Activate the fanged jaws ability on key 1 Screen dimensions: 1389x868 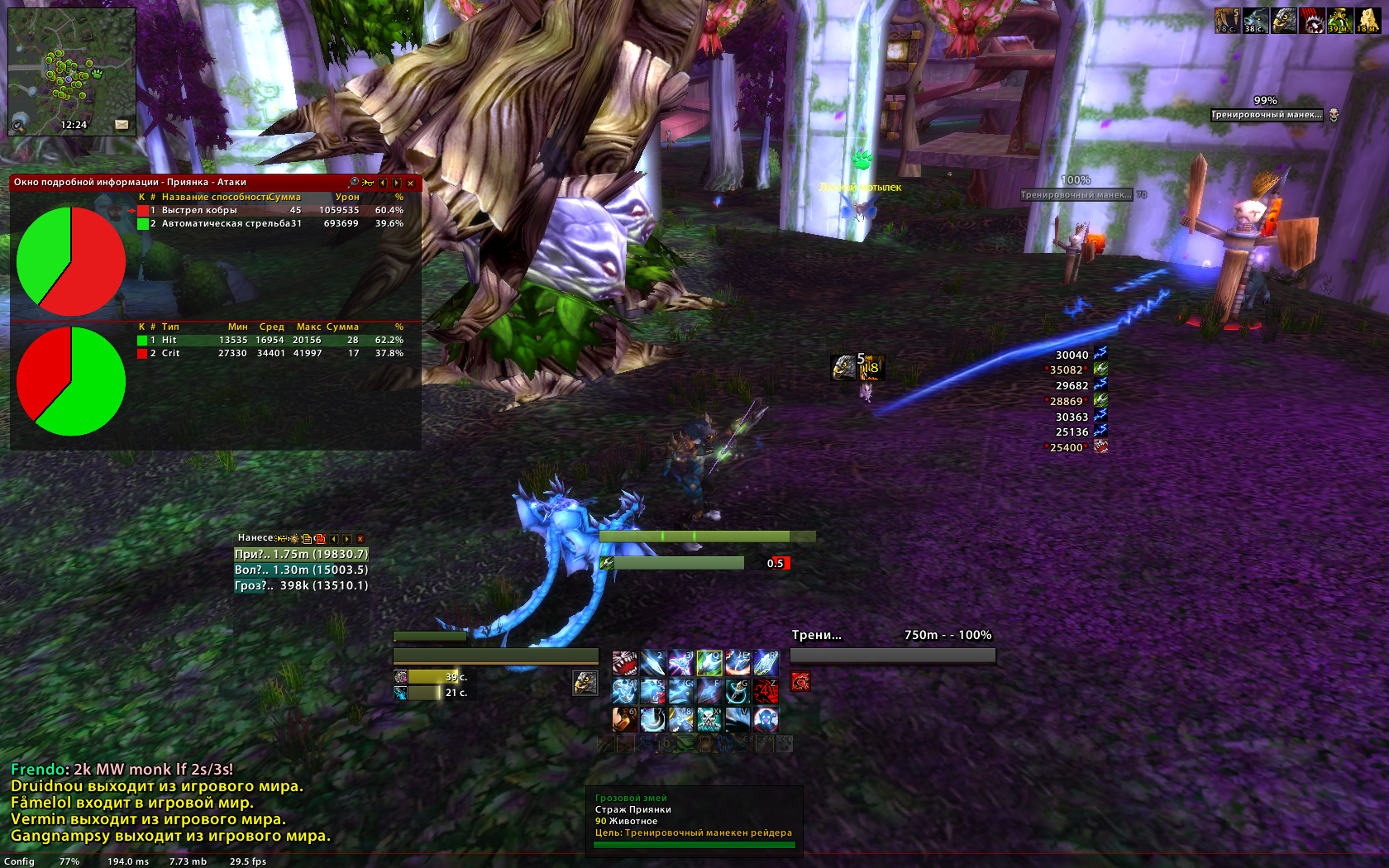pos(625,664)
